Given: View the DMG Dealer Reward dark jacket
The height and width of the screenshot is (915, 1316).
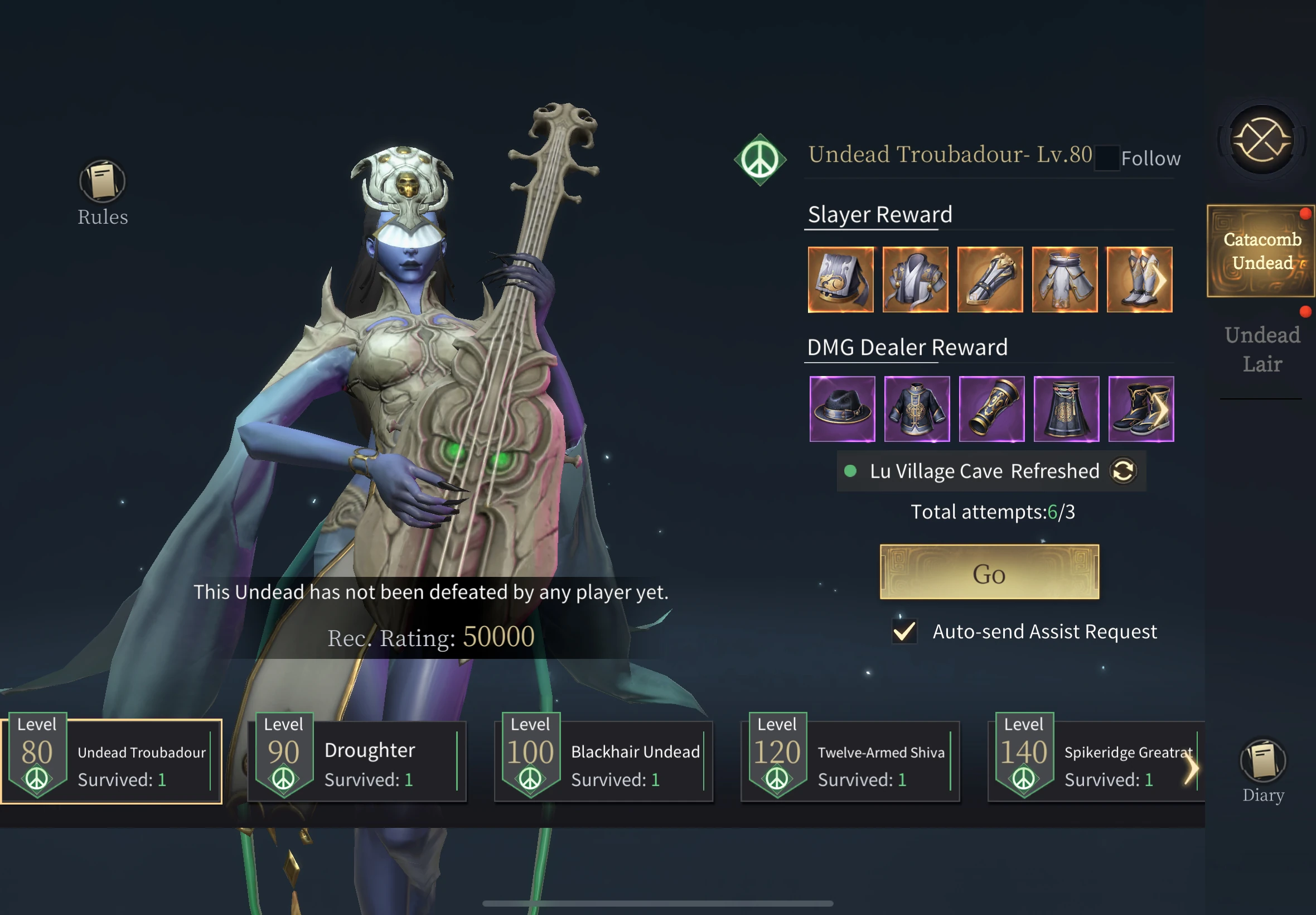Looking at the screenshot, I should coord(917,409).
